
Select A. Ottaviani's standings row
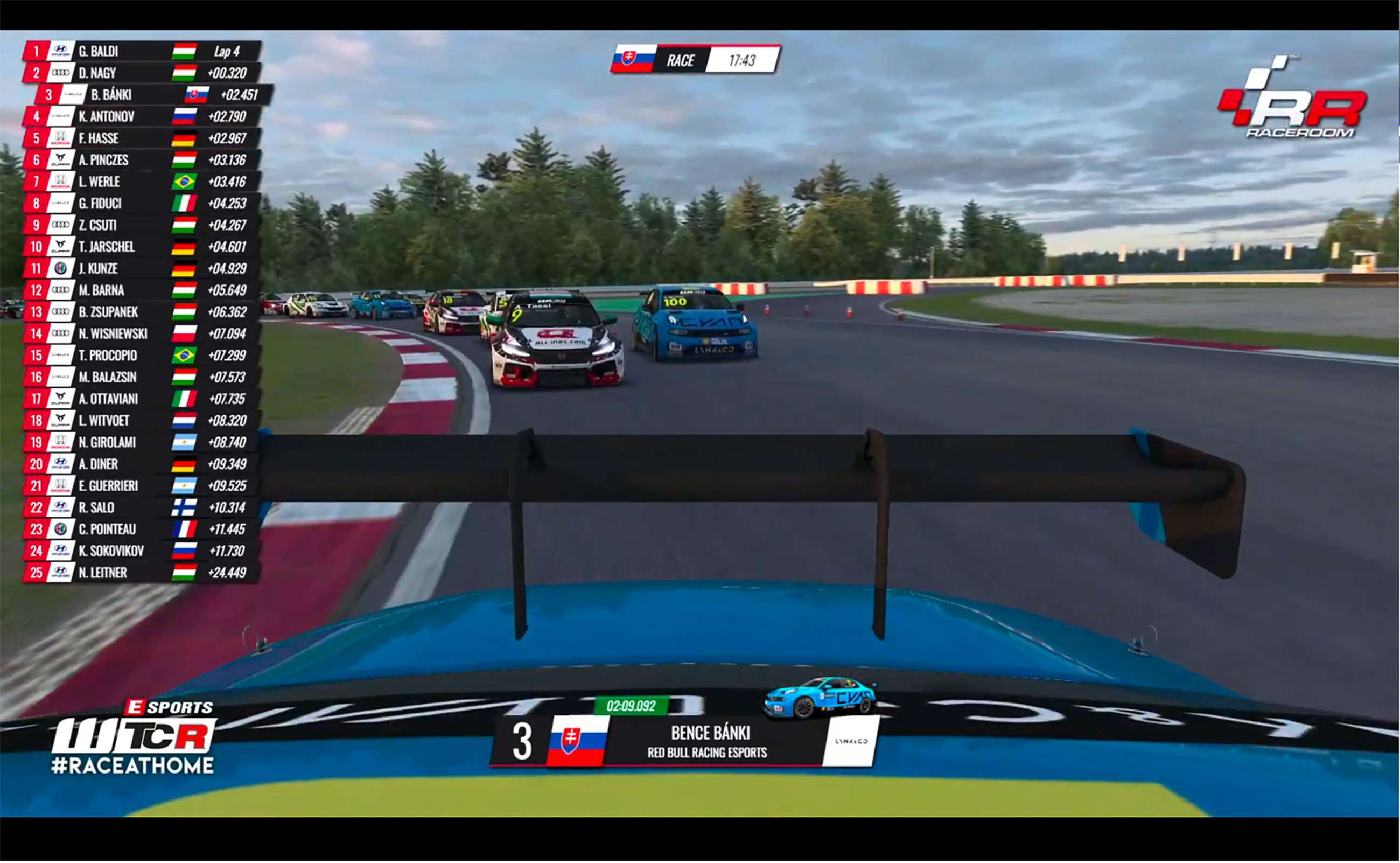141,399
